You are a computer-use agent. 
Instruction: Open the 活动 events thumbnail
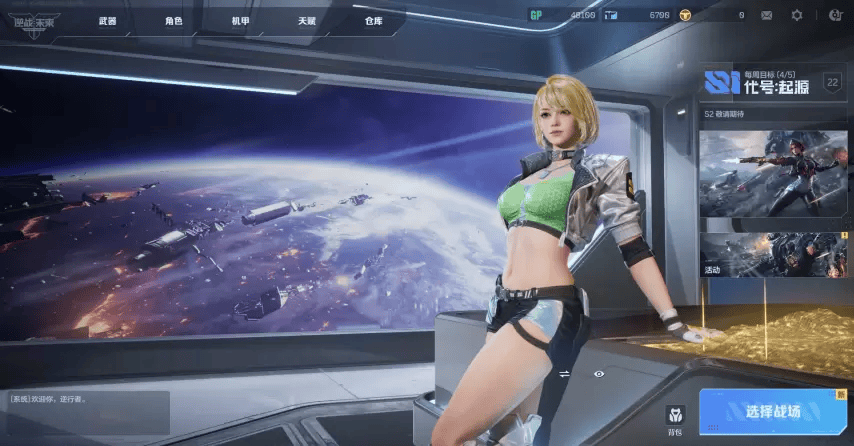point(773,255)
